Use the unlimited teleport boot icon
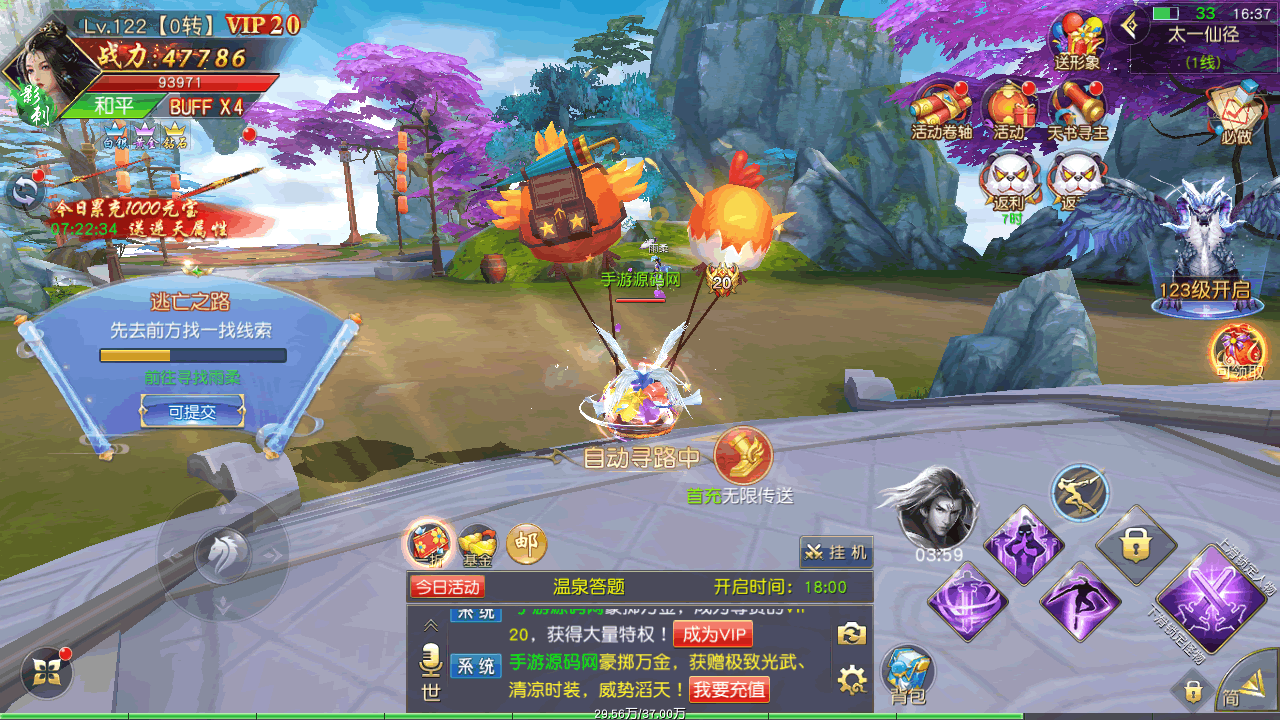This screenshot has height=720, width=1280. tap(743, 456)
